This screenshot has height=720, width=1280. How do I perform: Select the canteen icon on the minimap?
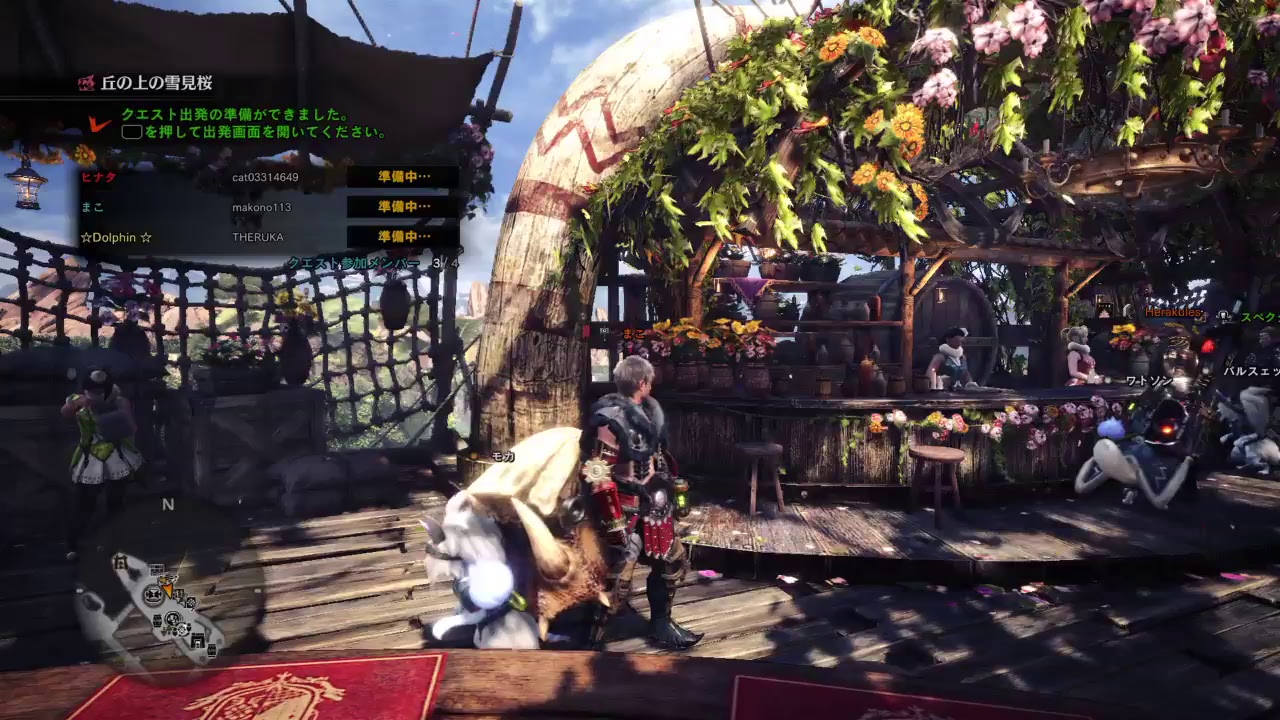tap(173, 619)
